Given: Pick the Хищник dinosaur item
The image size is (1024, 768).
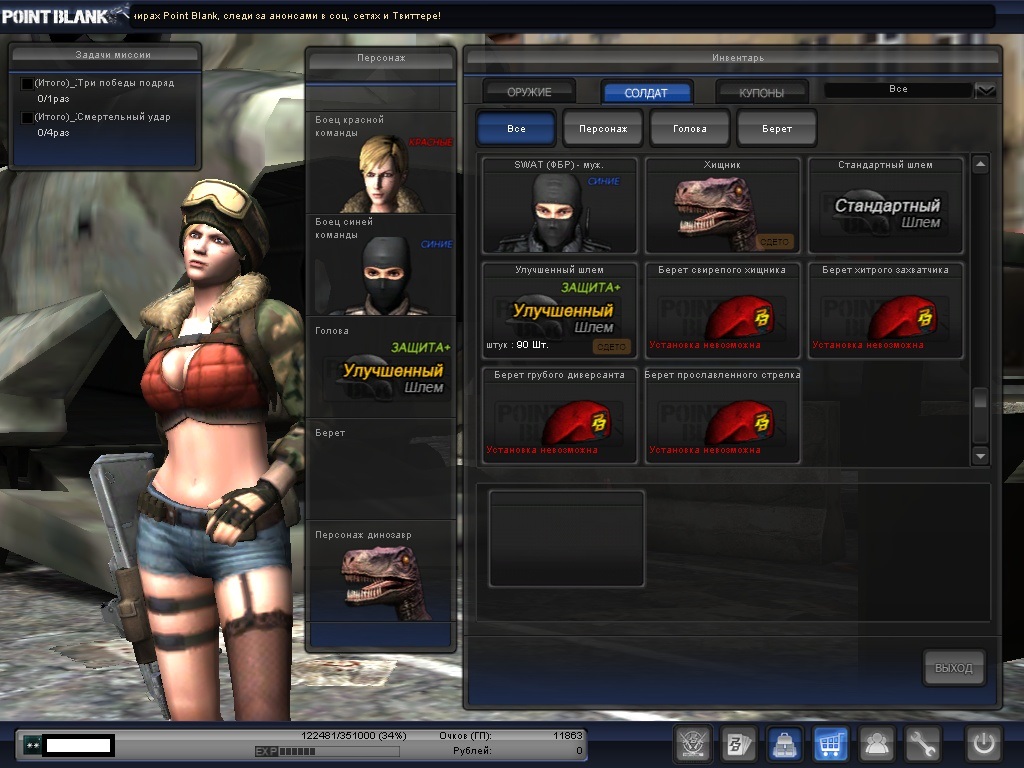Looking at the screenshot, I should 723,205.
